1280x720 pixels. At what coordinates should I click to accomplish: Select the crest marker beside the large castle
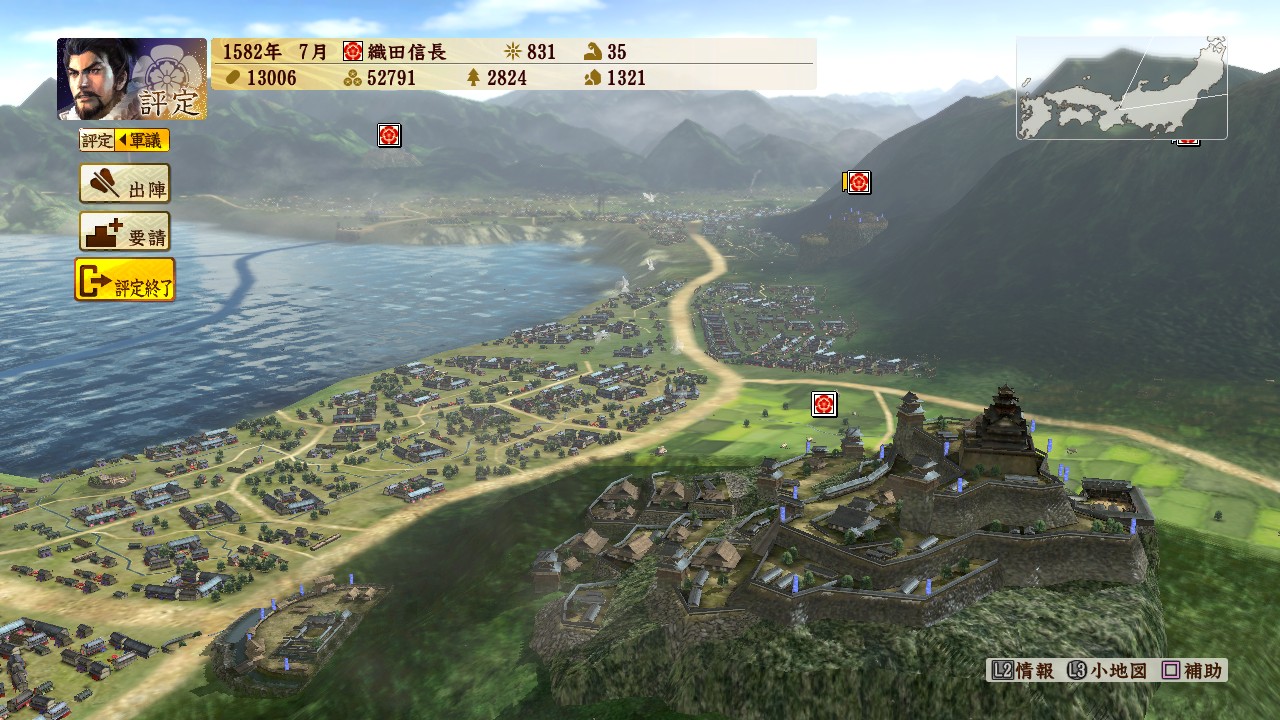click(x=824, y=404)
